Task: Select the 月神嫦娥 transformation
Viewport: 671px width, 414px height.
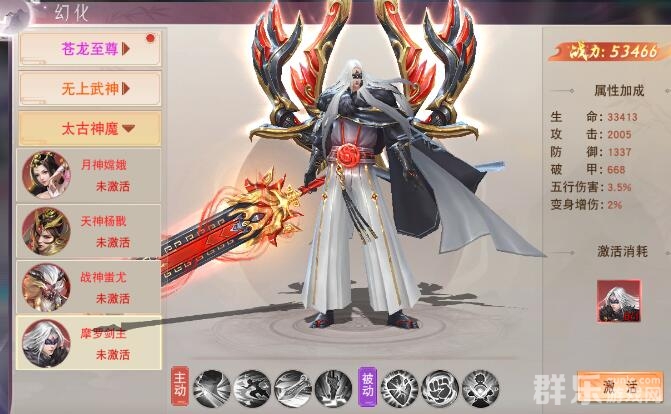Action: point(89,174)
